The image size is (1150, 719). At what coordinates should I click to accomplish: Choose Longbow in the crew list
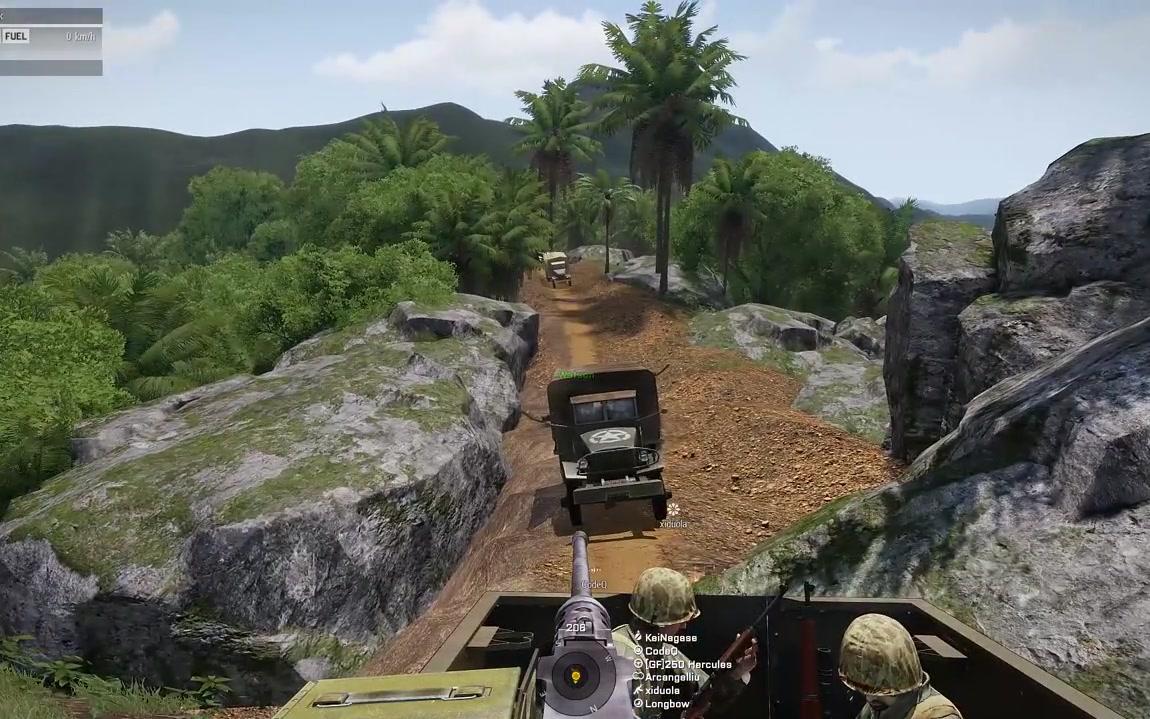pos(666,703)
